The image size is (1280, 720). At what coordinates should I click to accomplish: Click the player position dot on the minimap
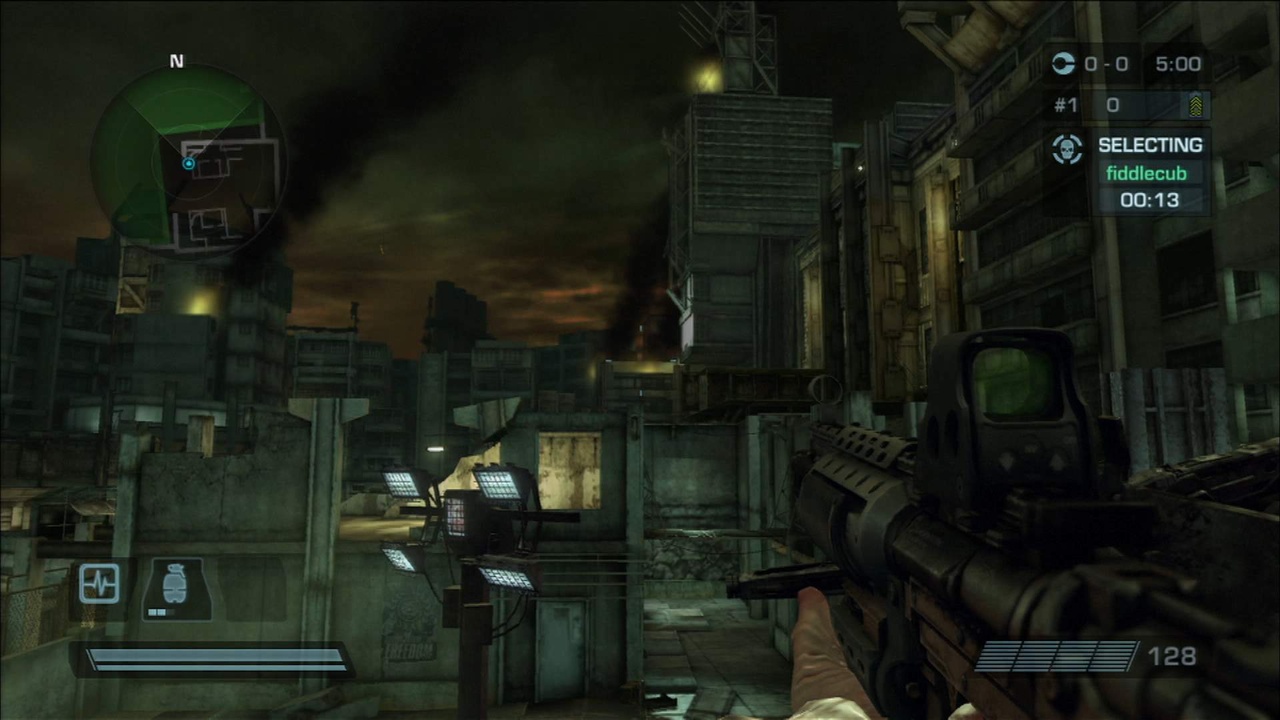(x=188, y=163)
